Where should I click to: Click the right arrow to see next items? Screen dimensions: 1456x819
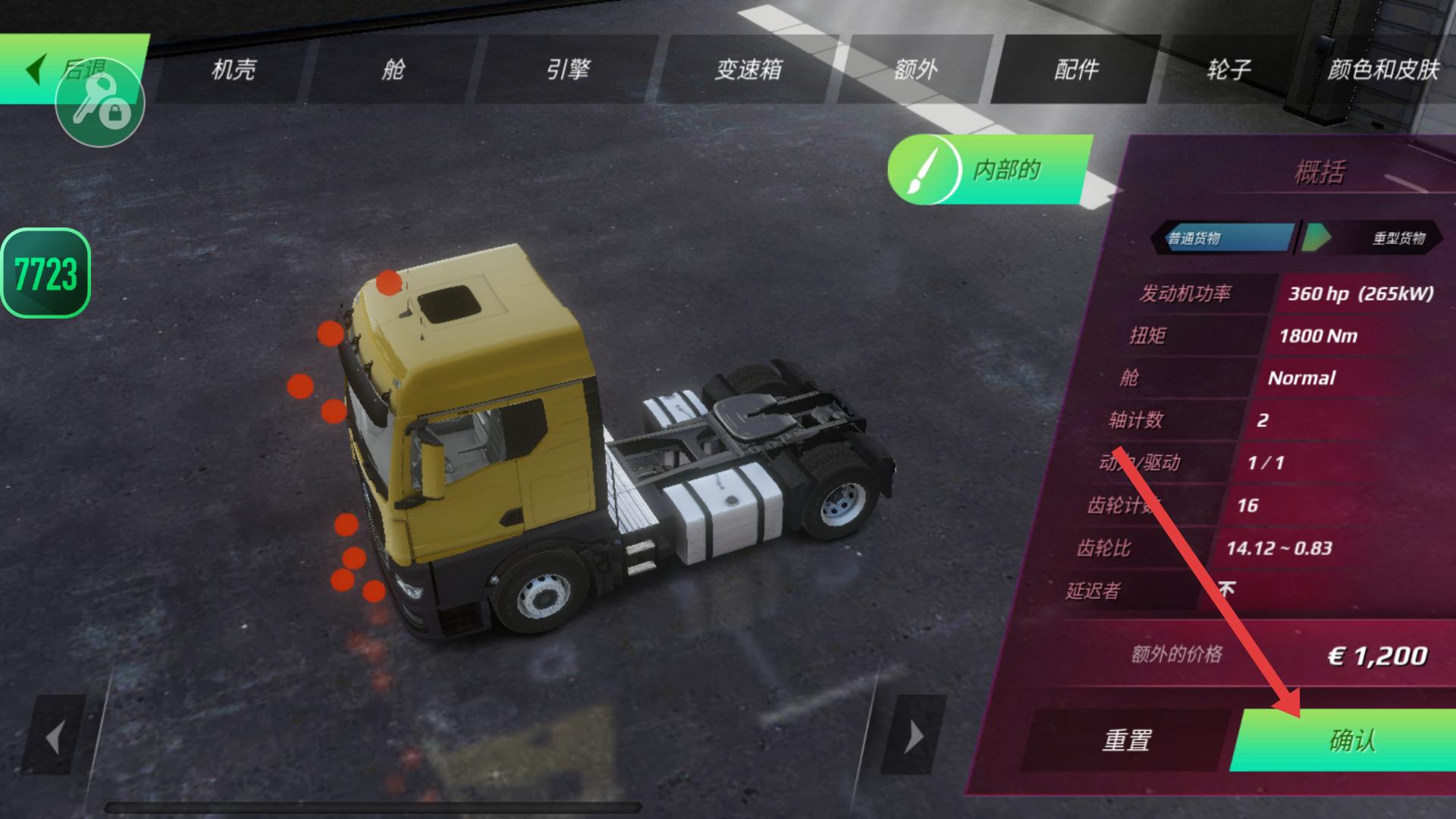tap(914, 736)
